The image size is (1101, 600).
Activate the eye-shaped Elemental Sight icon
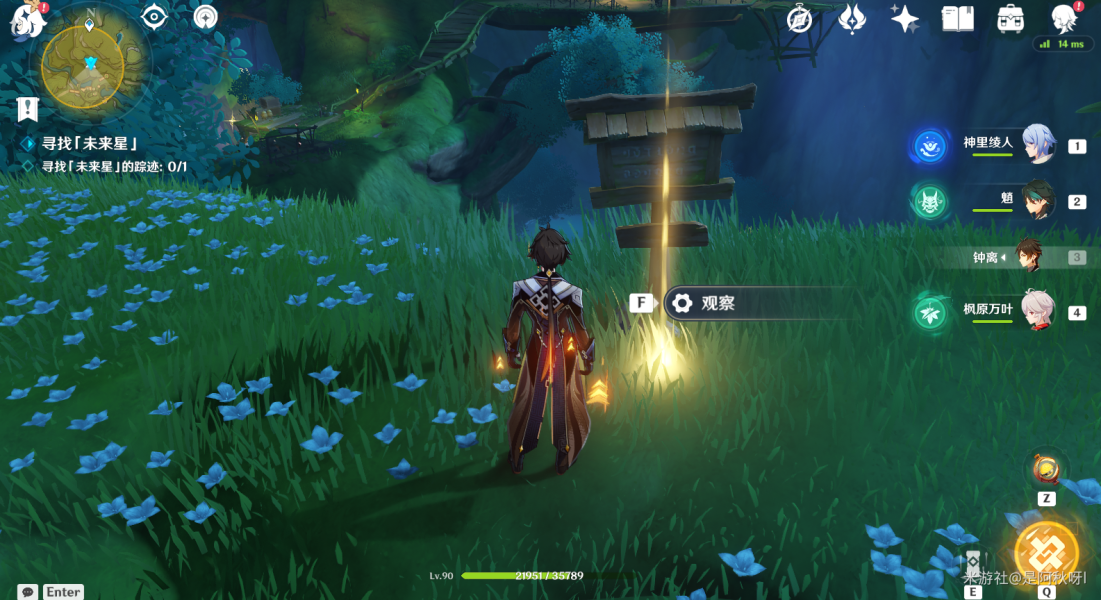154,17
